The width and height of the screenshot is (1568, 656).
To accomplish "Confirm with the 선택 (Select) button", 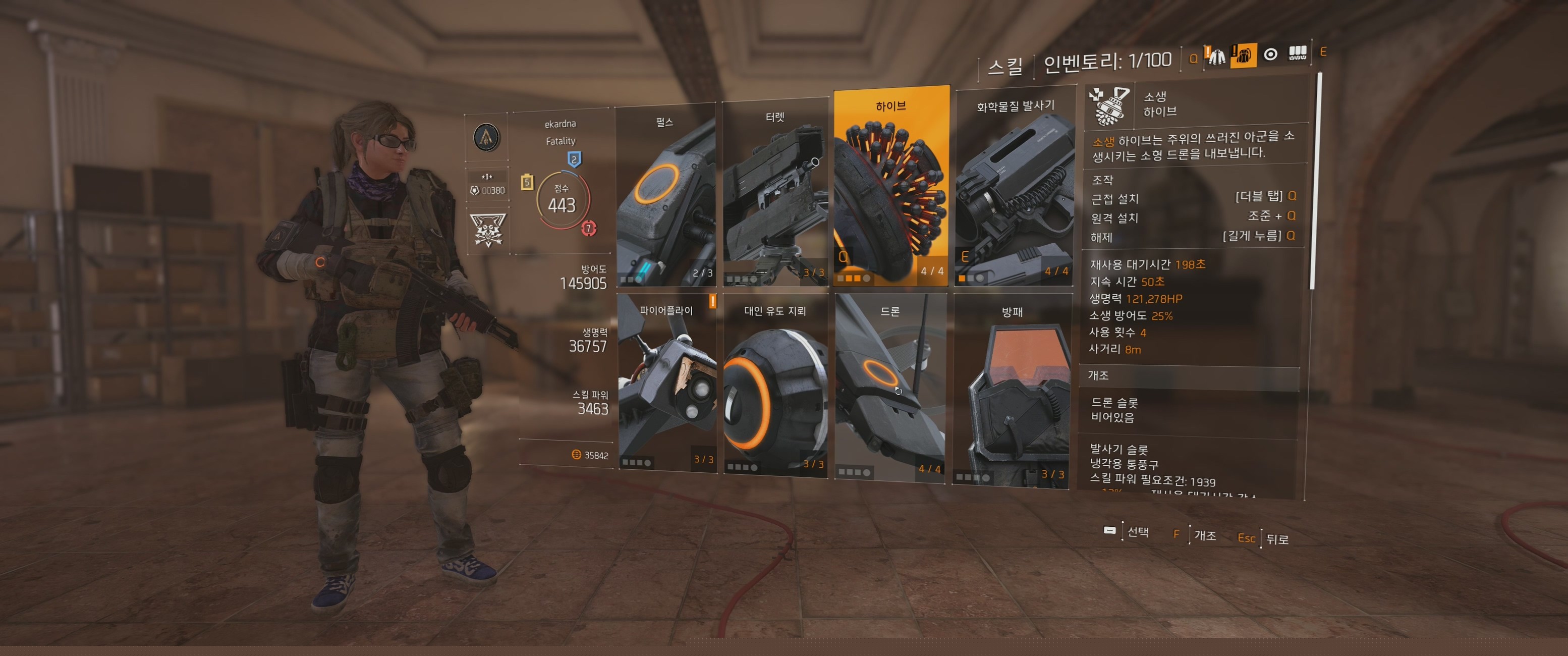I will tap(1127, 532).
